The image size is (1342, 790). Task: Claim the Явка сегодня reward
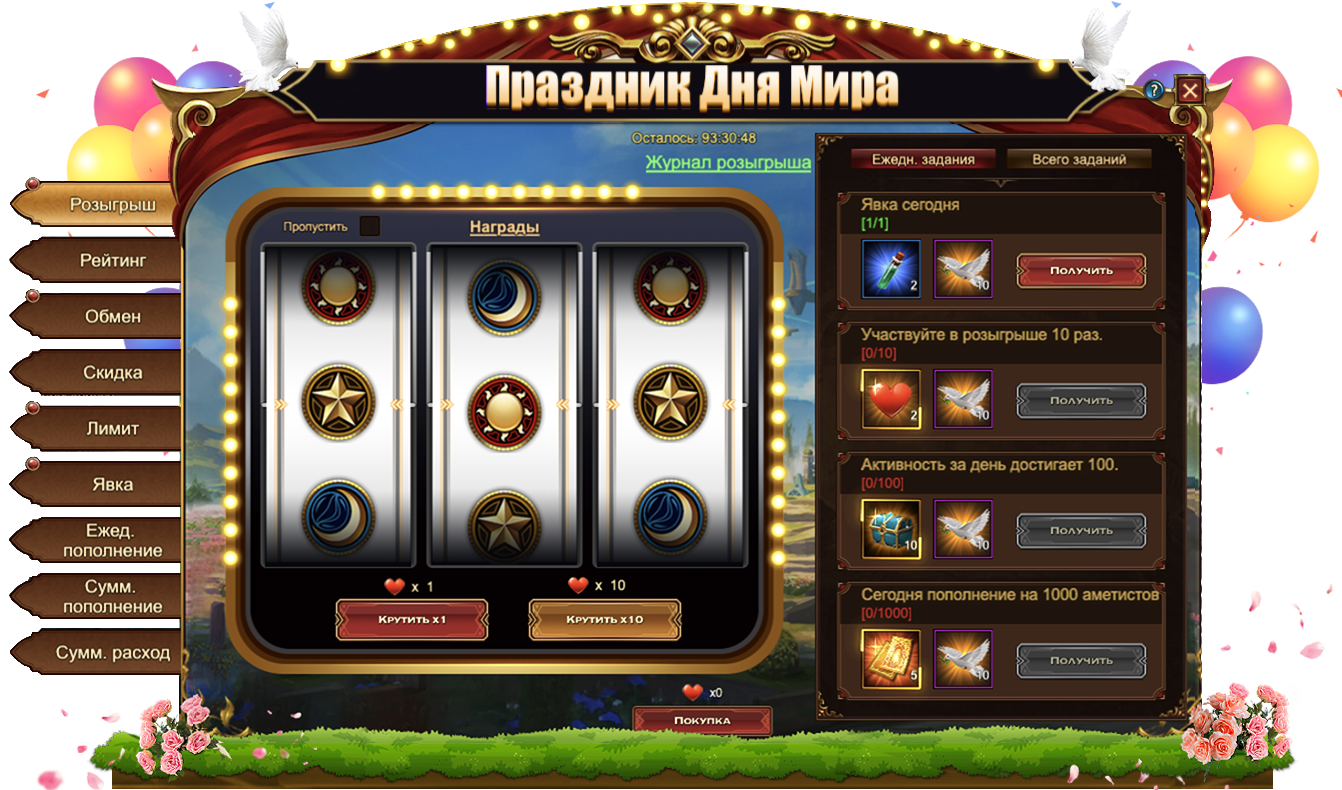tap(1080, 270)
